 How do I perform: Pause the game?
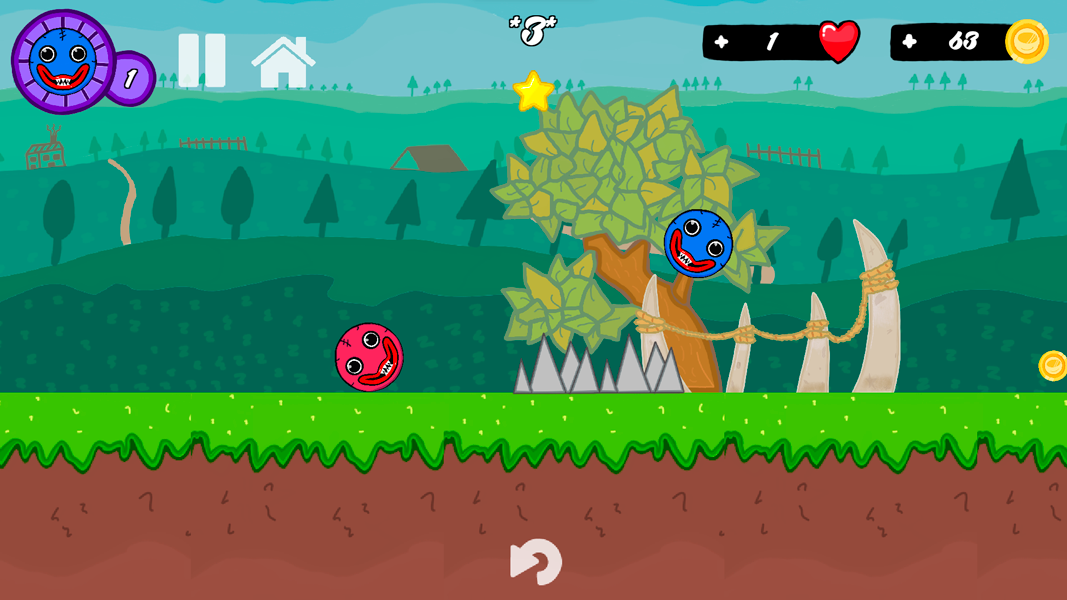pos(202,60)
